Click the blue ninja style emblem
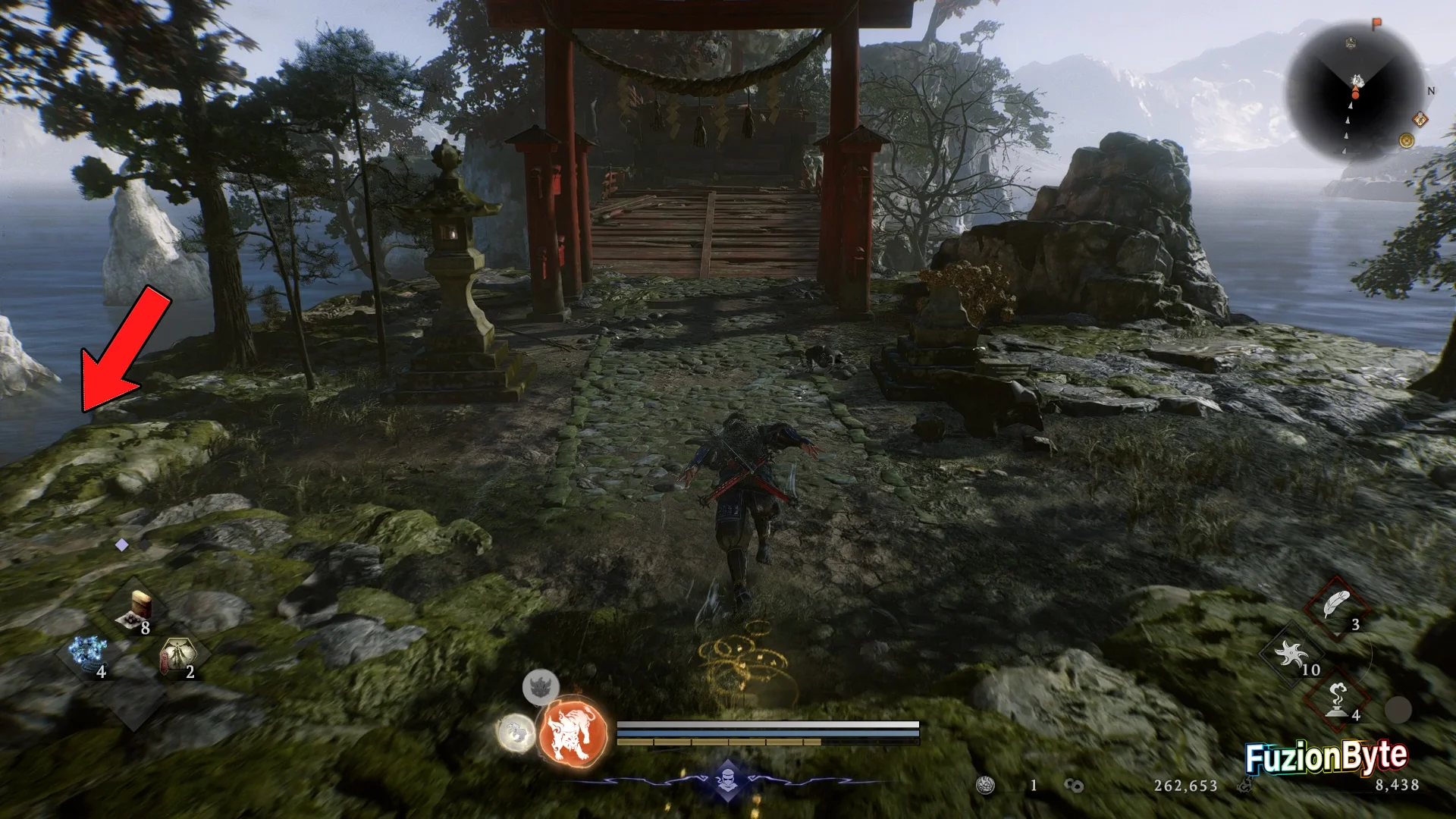 728,780
